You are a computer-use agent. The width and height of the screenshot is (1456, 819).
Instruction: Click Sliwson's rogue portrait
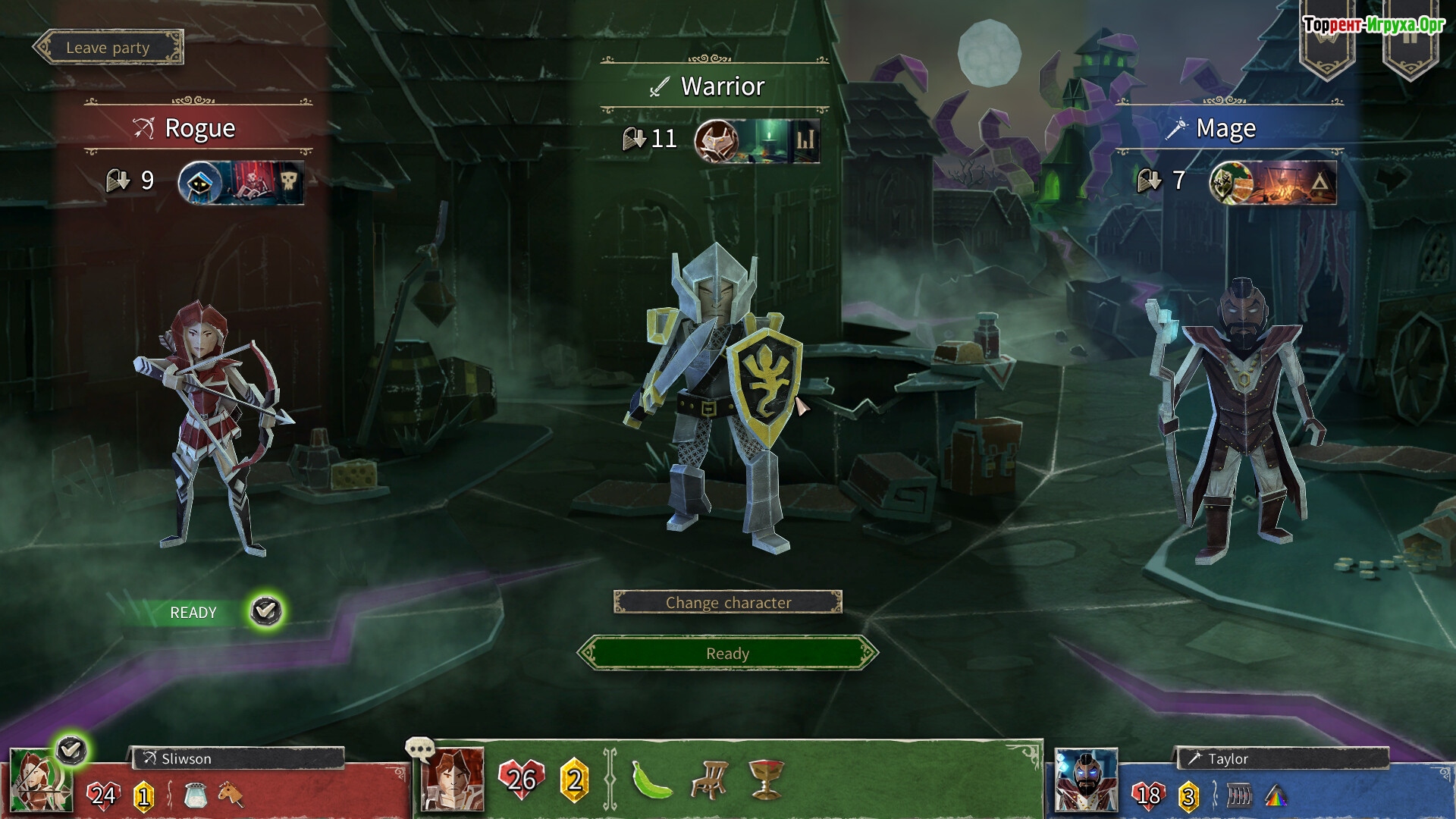tap(39, 782)
